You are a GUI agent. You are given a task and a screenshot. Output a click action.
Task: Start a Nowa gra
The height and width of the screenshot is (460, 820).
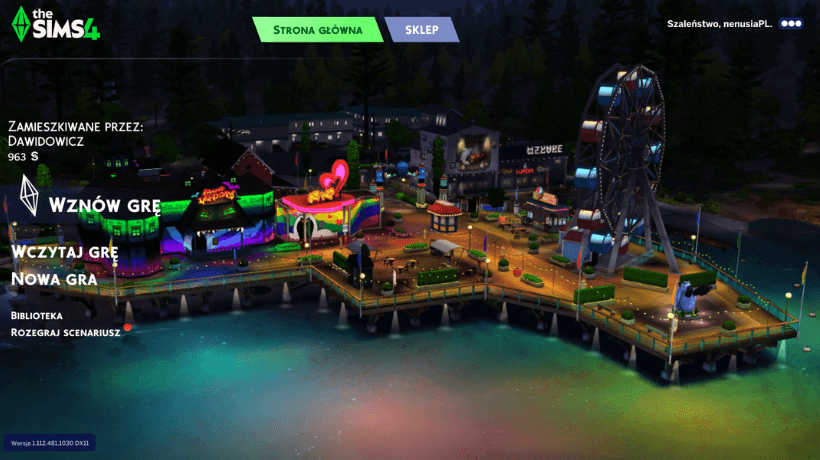point(54,279)
